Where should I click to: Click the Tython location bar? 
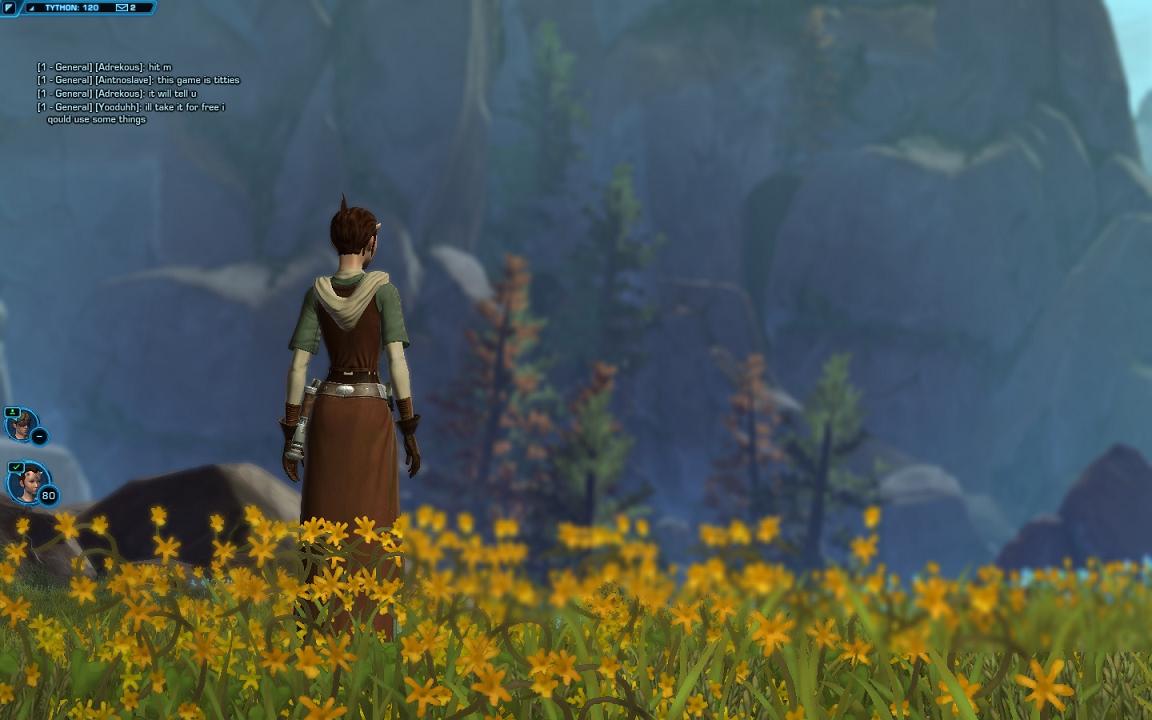click(x=72, y=8)
